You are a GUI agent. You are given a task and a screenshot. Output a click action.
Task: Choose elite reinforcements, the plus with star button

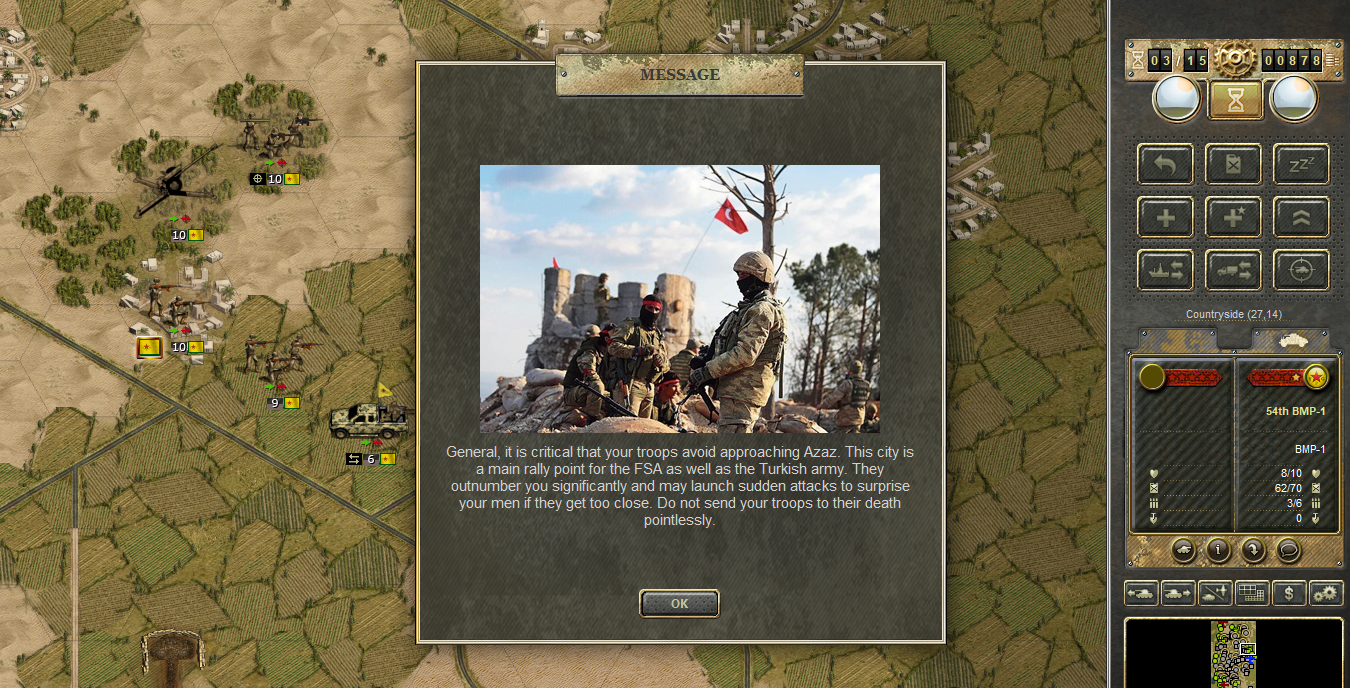coord(1233,217)
